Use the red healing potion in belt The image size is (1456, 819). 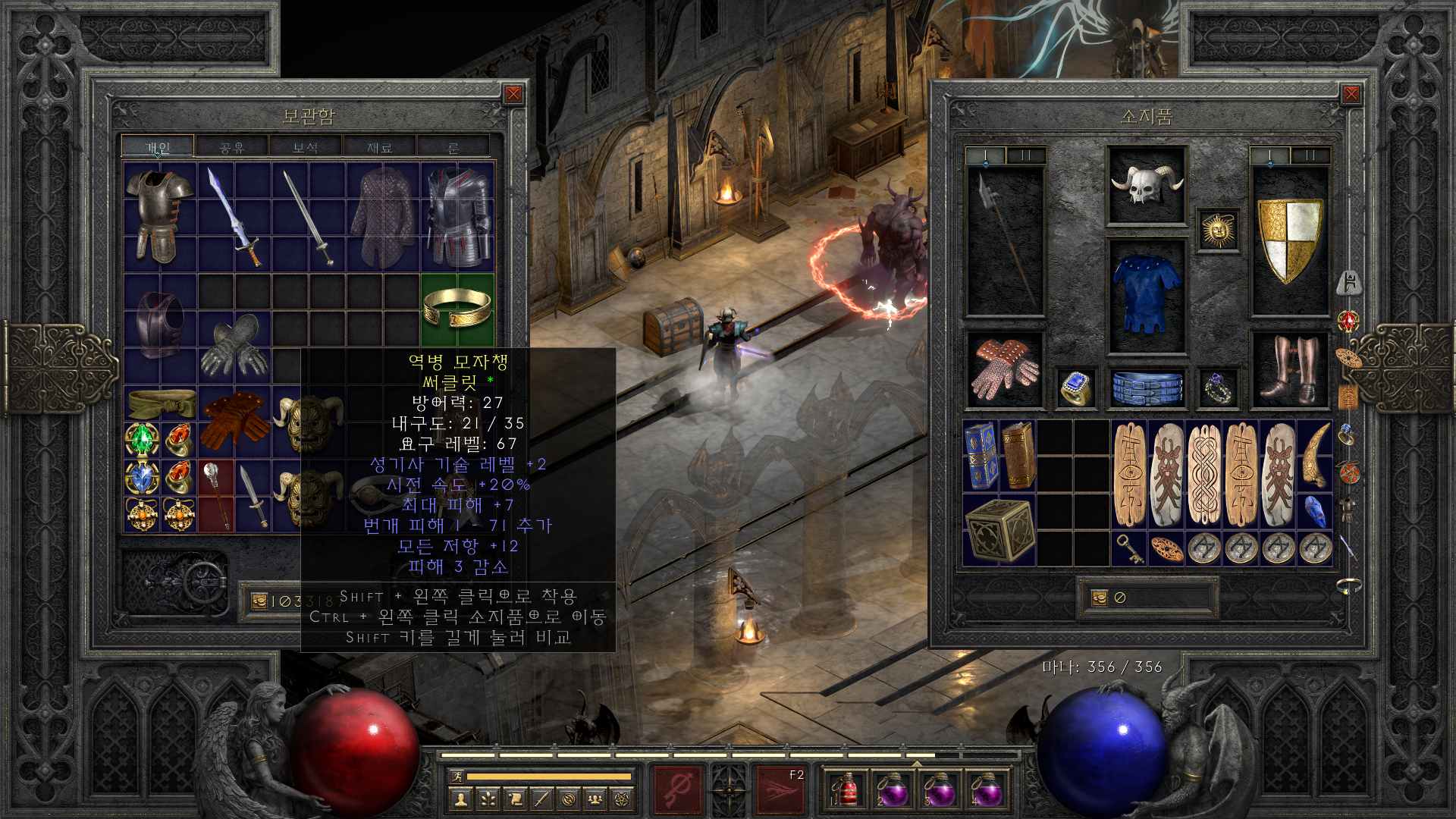click(847, 790)
